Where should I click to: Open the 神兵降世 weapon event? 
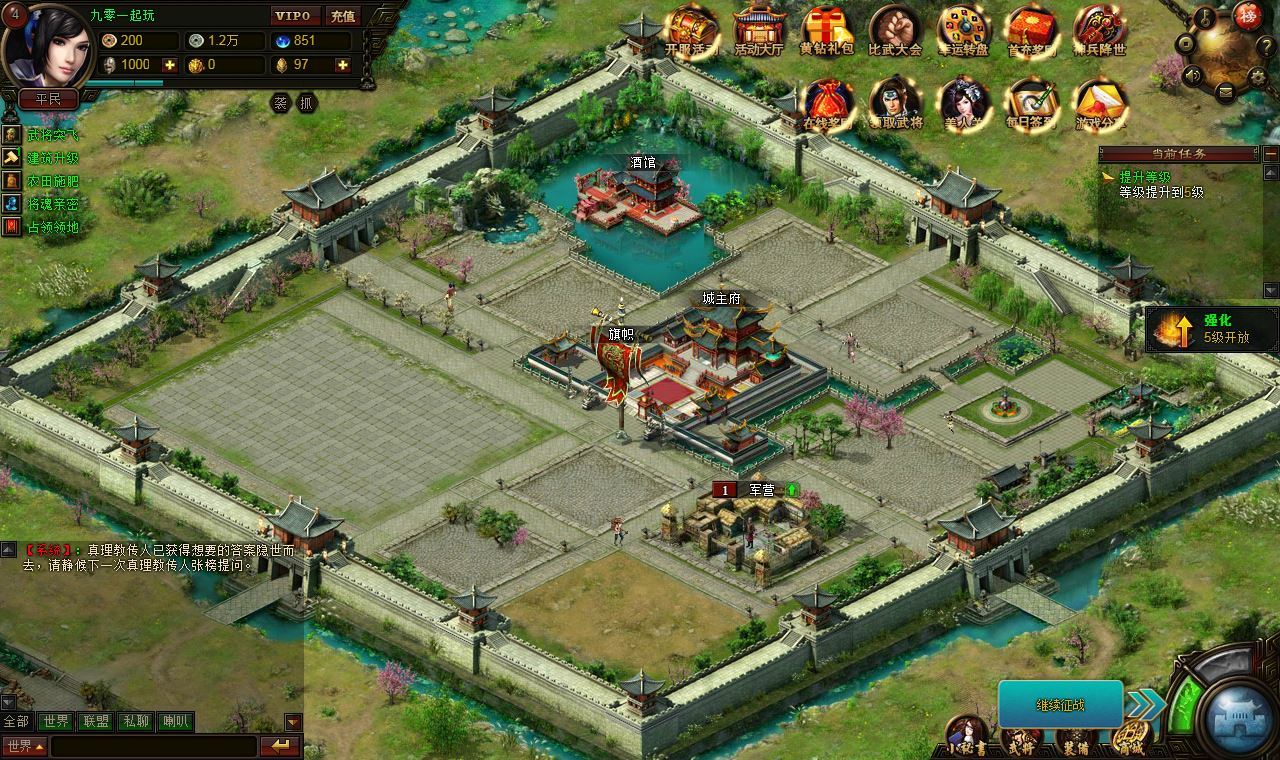click(1100, 30)
